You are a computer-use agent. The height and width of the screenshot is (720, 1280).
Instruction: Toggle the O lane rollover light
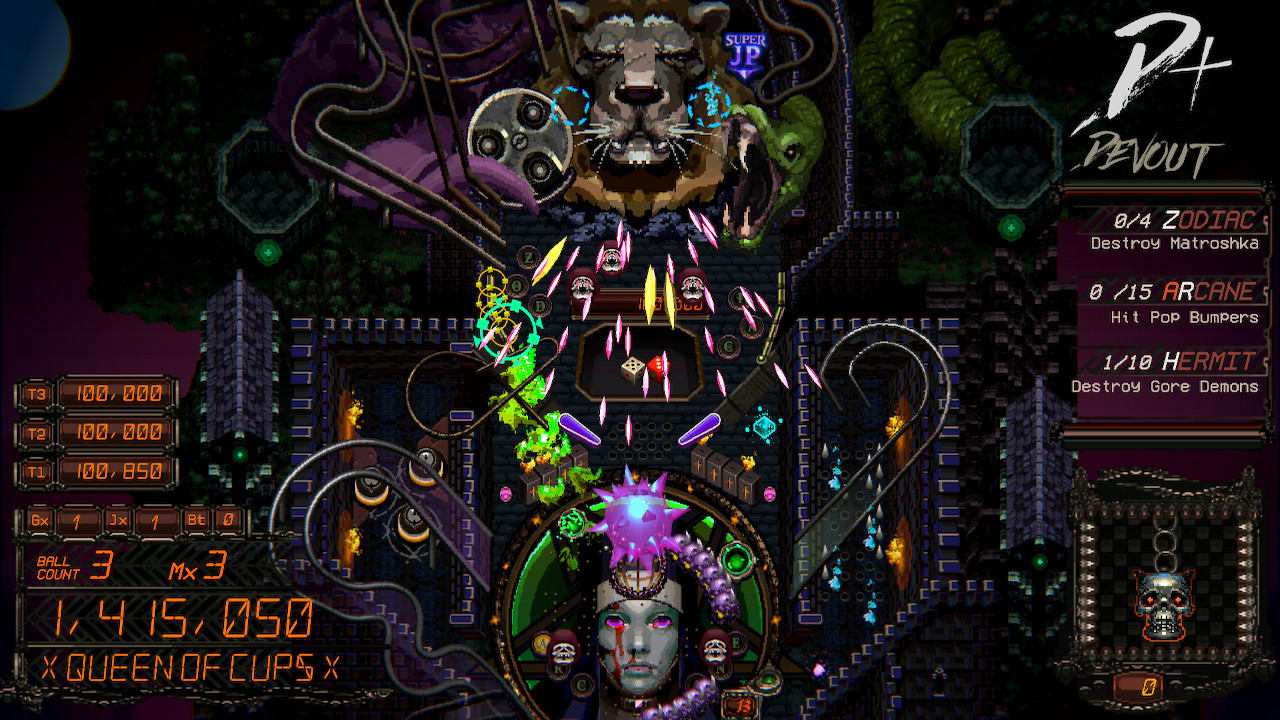click(x=515, y=284)
